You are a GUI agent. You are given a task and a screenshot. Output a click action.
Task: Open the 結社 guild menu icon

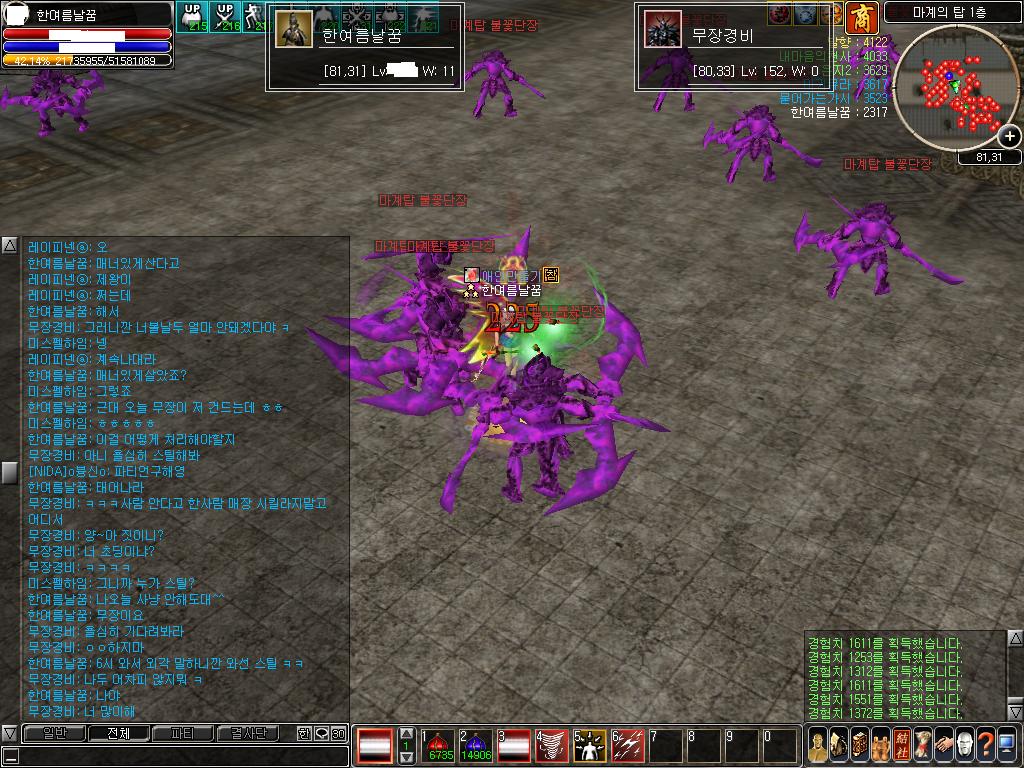click(x=902, y=745)
